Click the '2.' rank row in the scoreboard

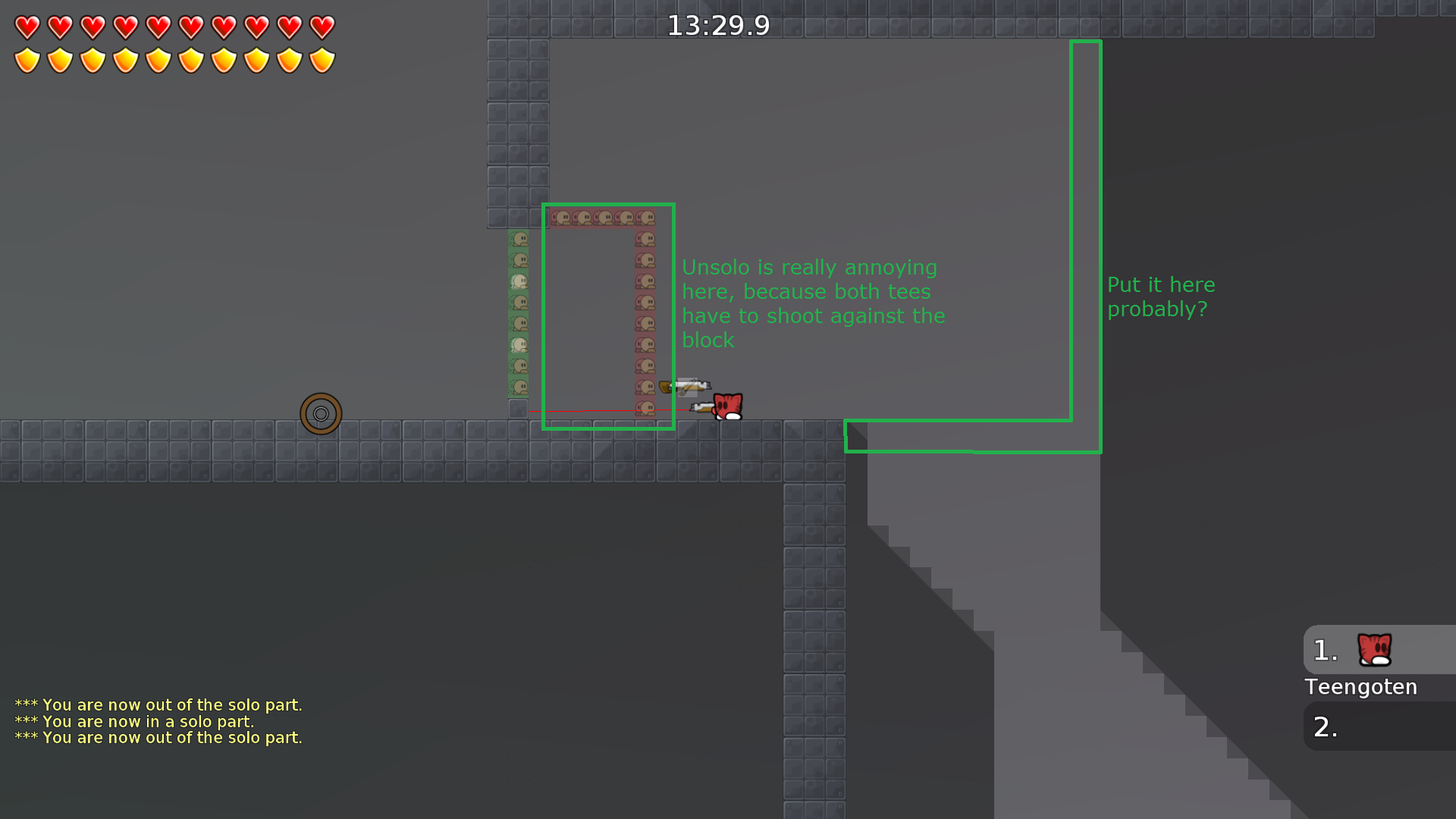click(x=1324, y=726)
